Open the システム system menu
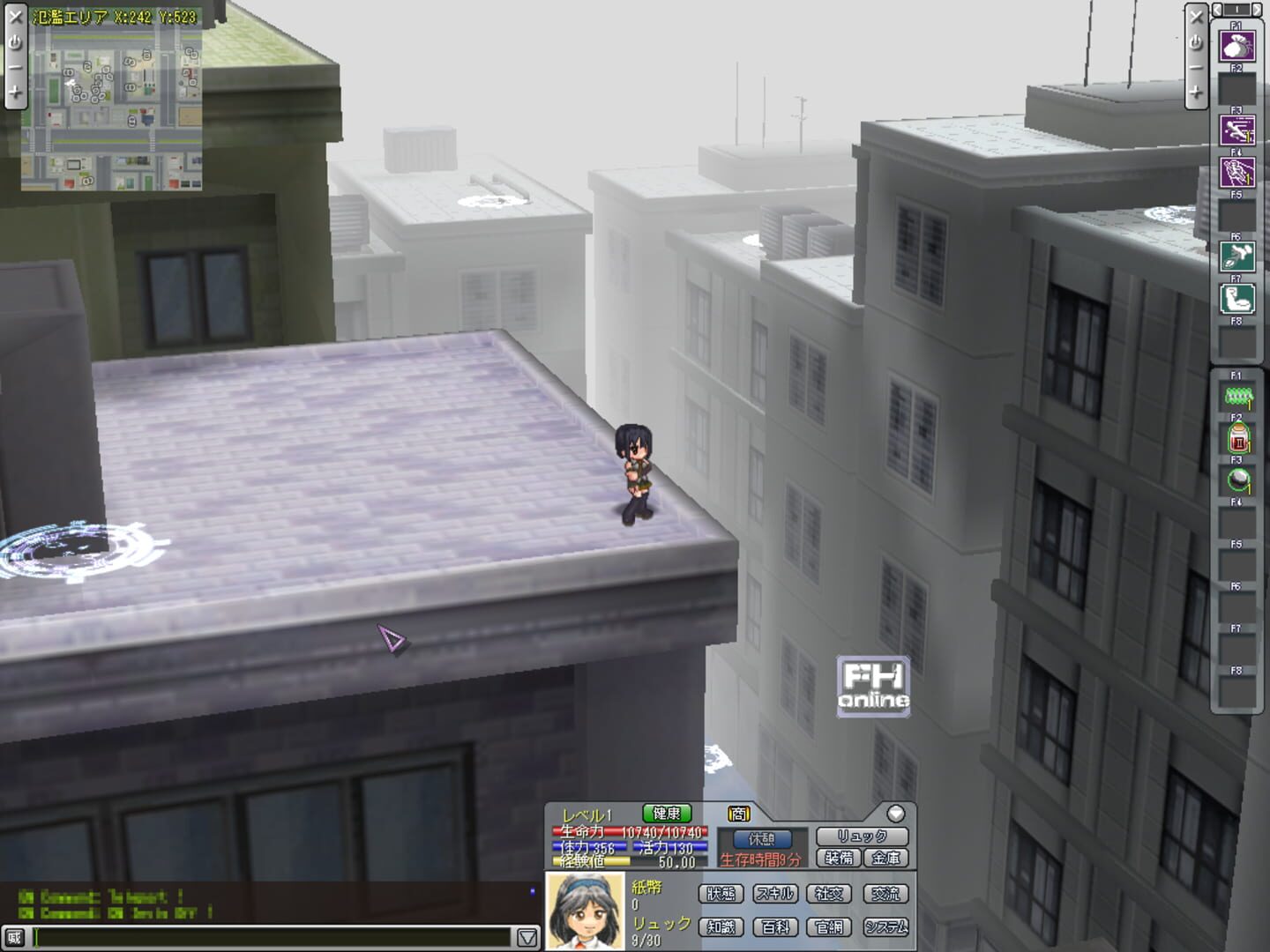1270x952 pixels. pos(888,926)
